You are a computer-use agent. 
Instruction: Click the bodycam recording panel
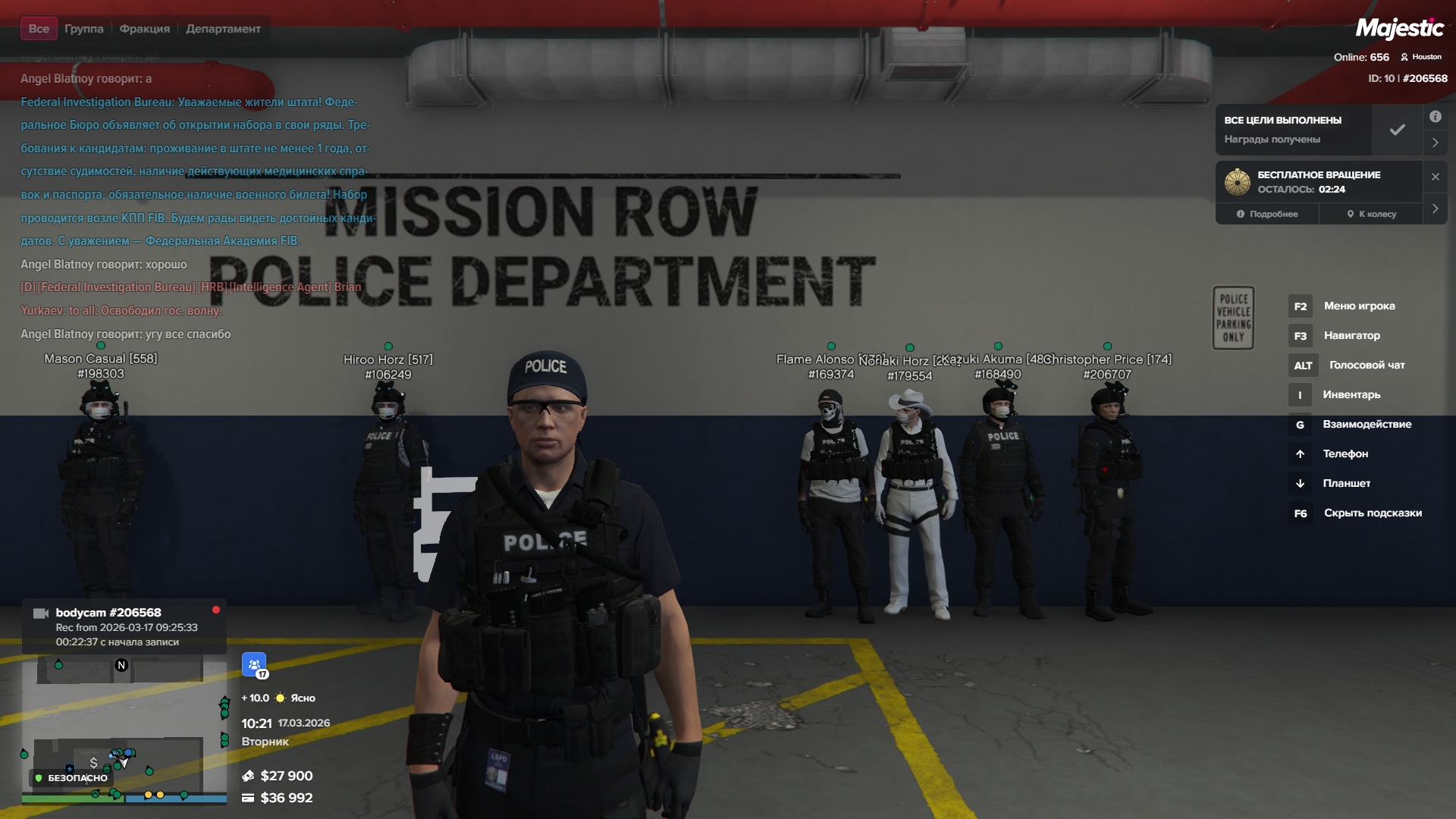(124, 626)
